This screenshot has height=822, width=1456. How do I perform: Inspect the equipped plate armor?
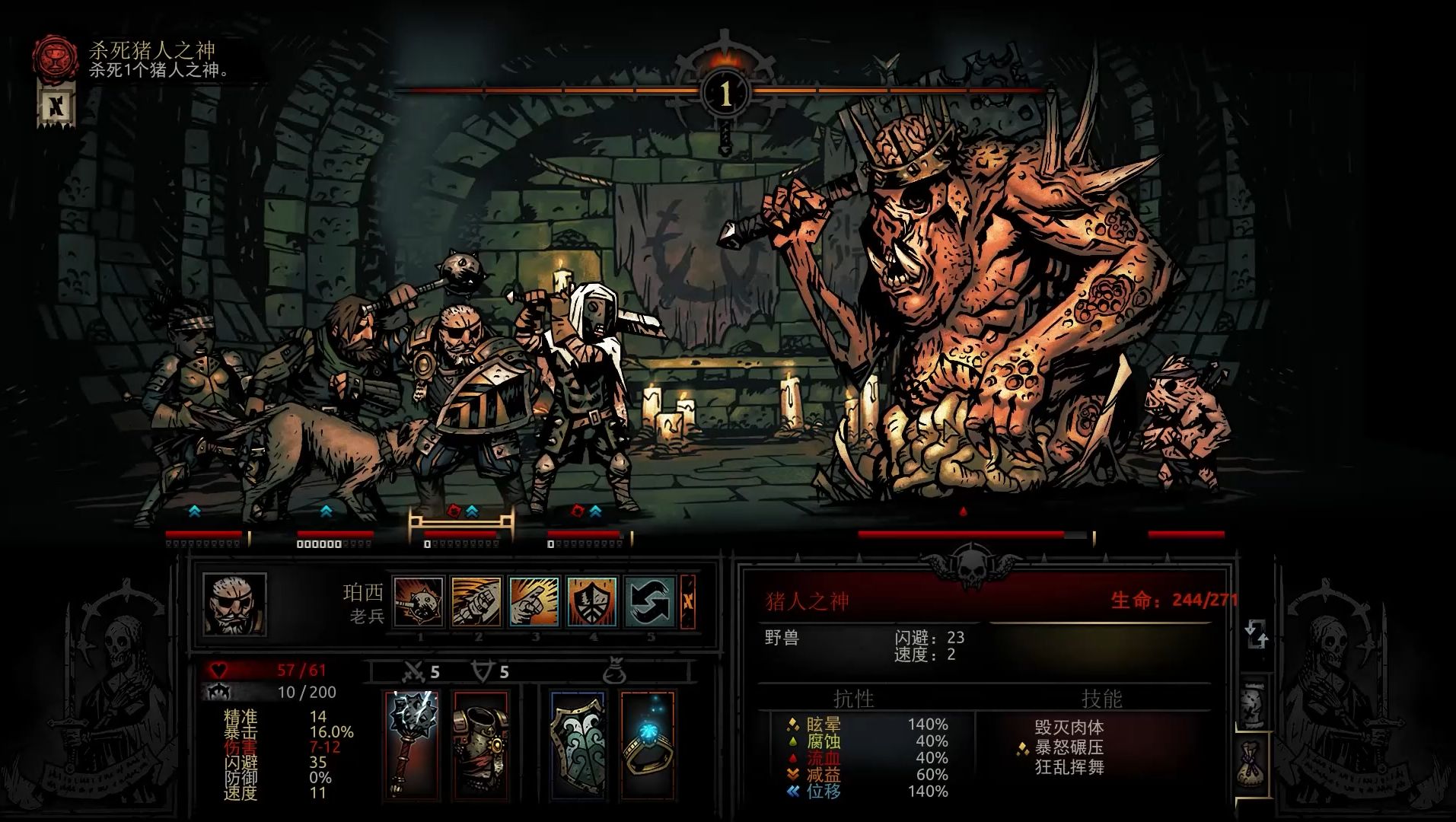tap(480, 744)
